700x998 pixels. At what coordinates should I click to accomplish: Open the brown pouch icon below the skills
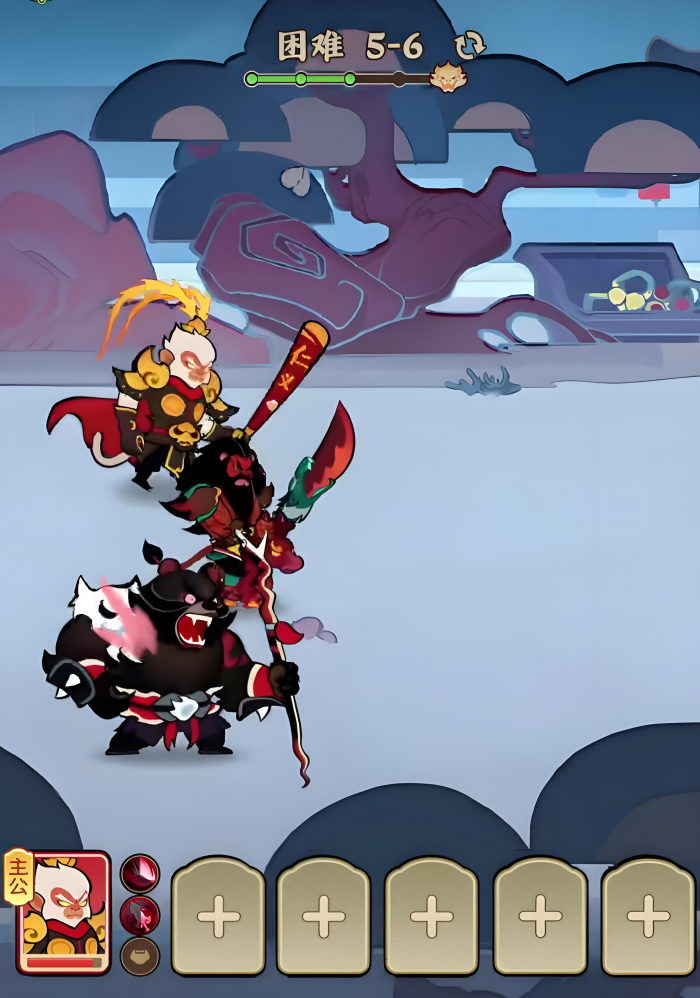point(140,956)
